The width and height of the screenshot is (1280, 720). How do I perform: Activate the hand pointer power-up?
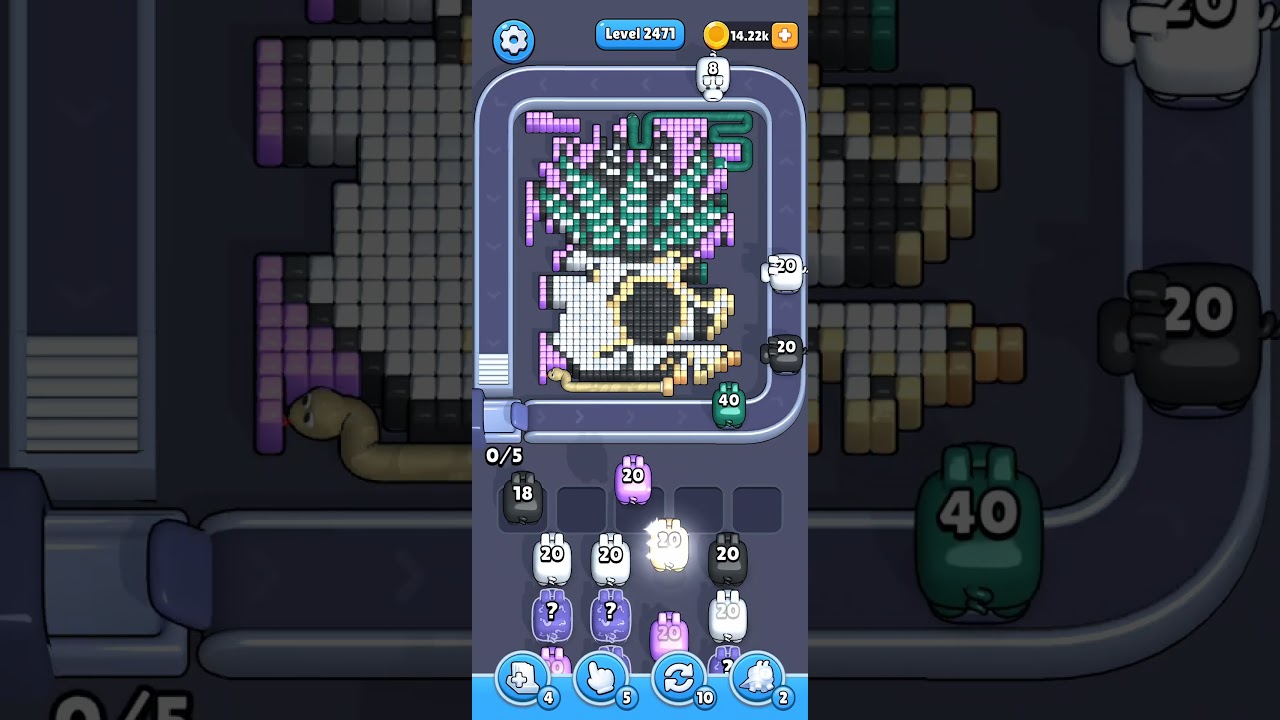600,678
